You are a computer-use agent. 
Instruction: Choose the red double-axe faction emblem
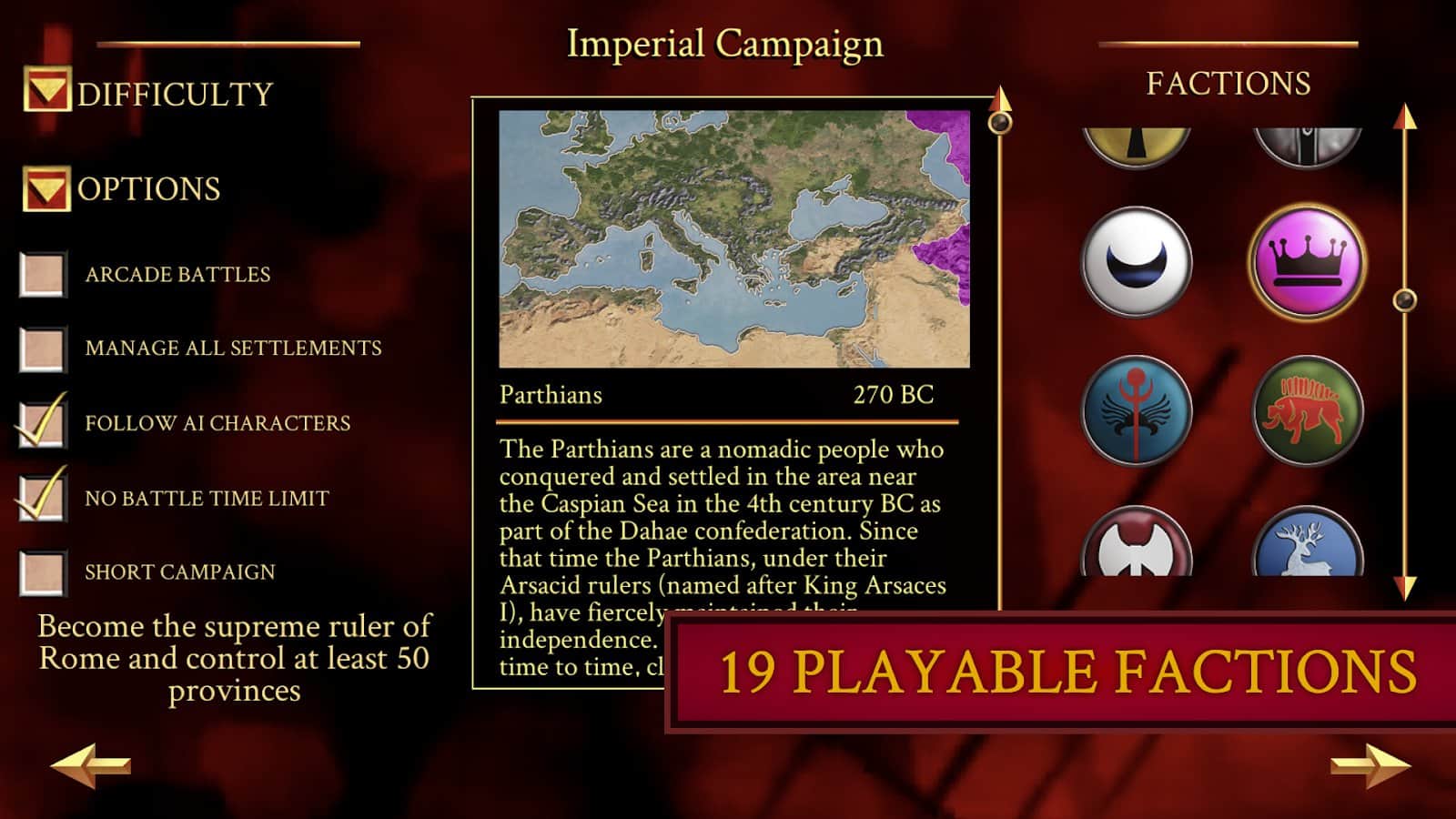tap(1137, 544)
